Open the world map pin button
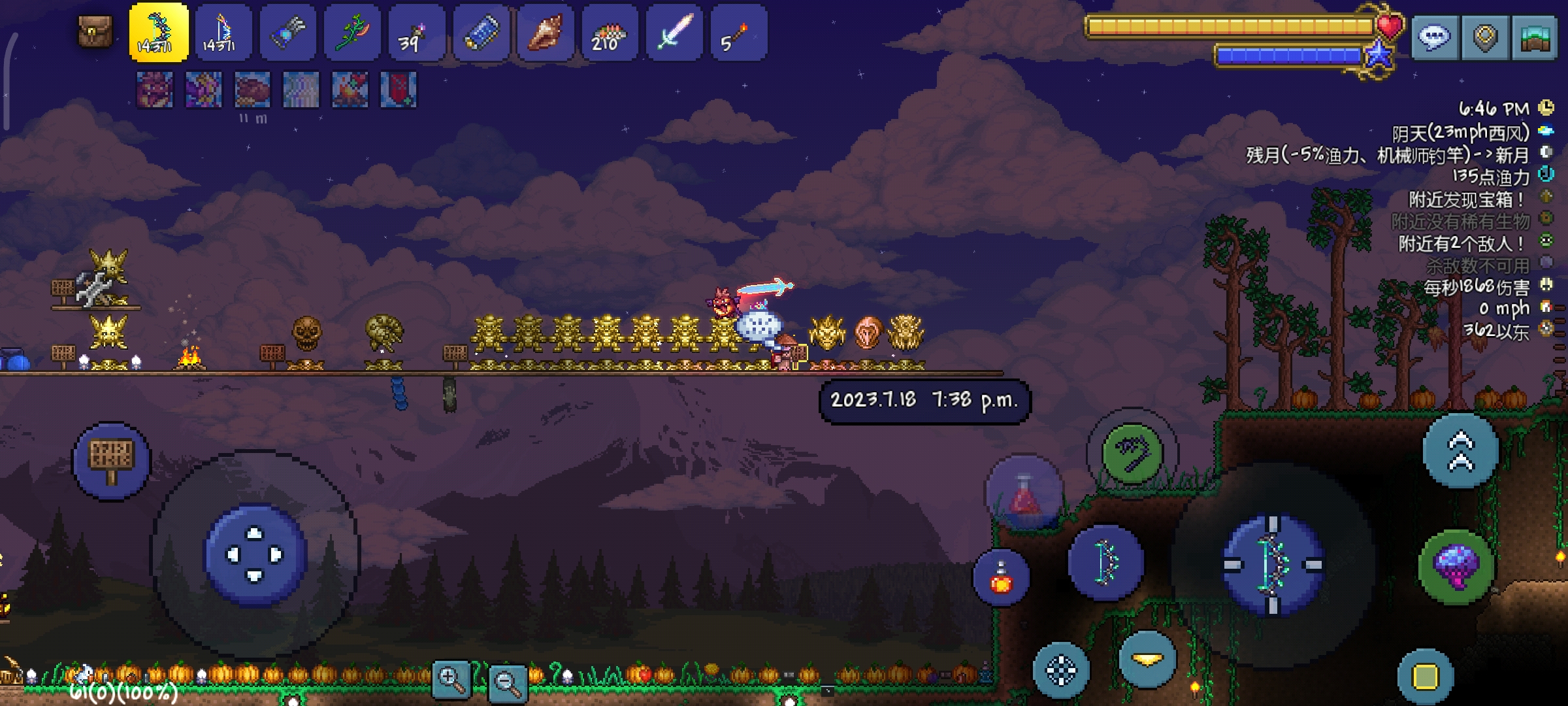 pyautogui.click(x=1485, y=38)
